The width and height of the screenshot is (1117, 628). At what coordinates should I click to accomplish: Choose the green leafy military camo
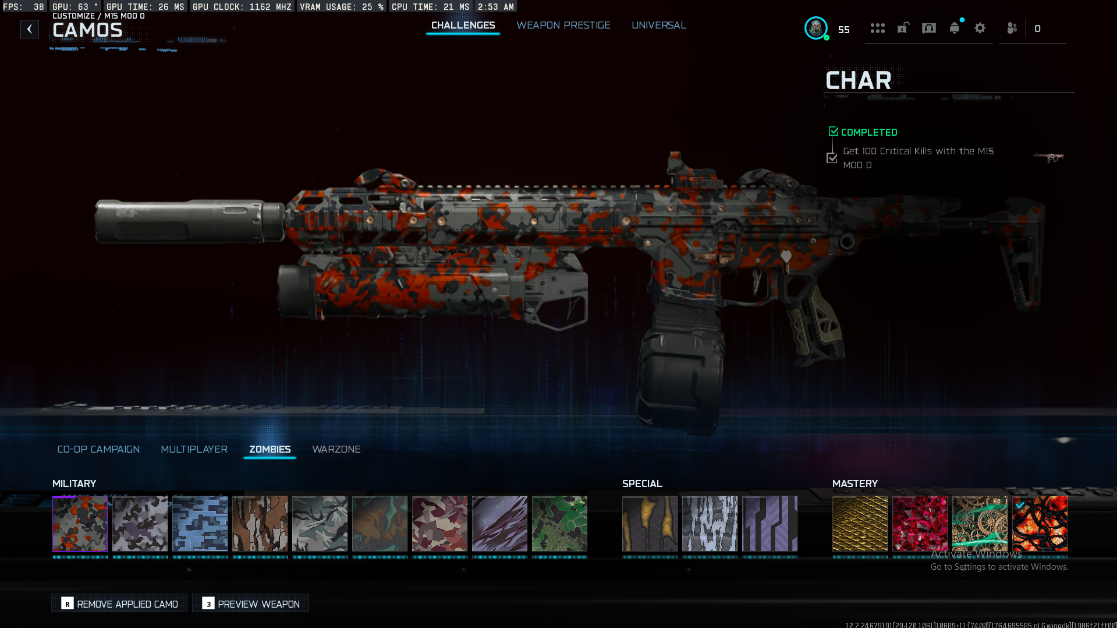point(559,524)
